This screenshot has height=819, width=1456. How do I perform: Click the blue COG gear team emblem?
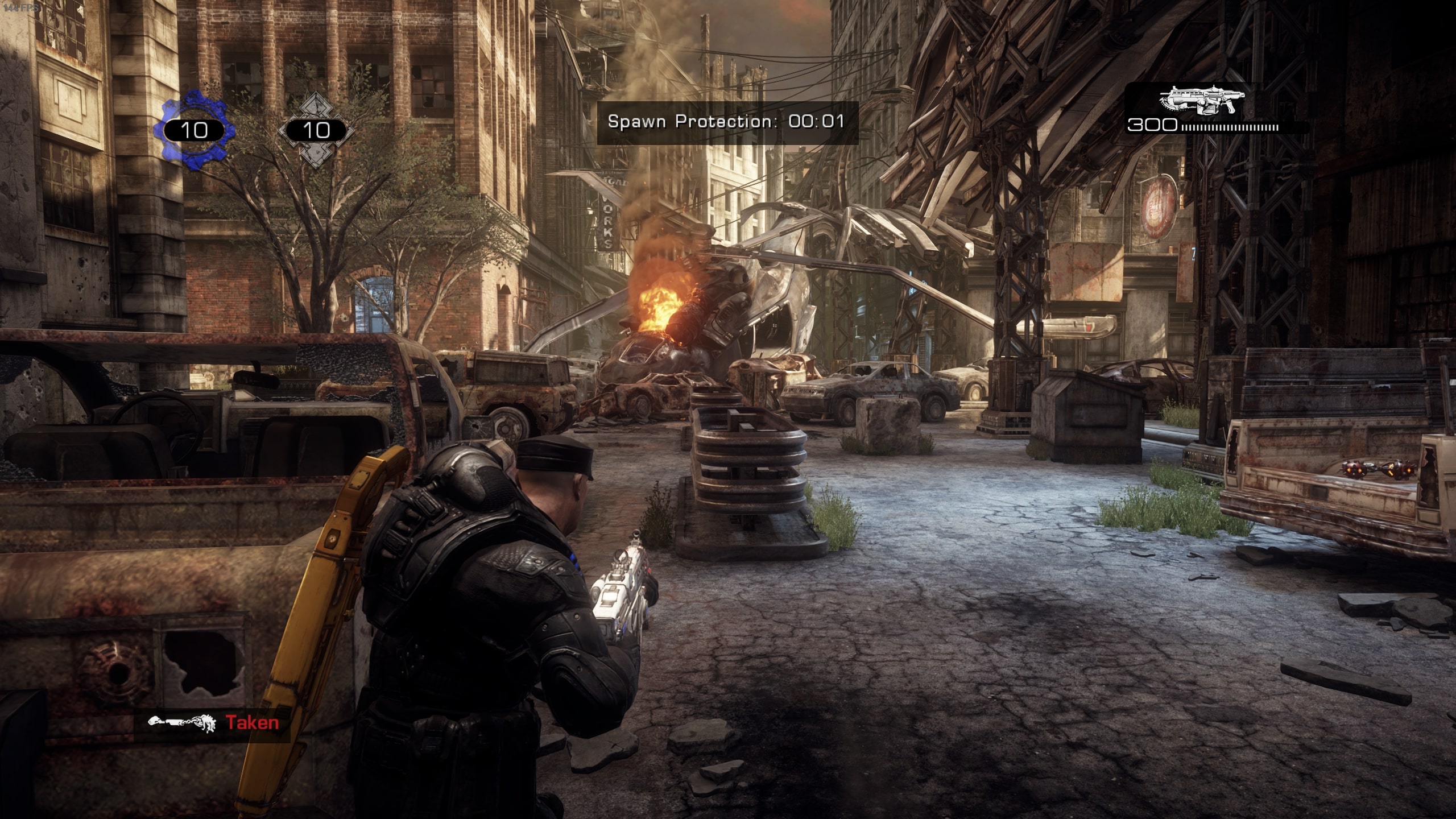(x=194, y=130)
